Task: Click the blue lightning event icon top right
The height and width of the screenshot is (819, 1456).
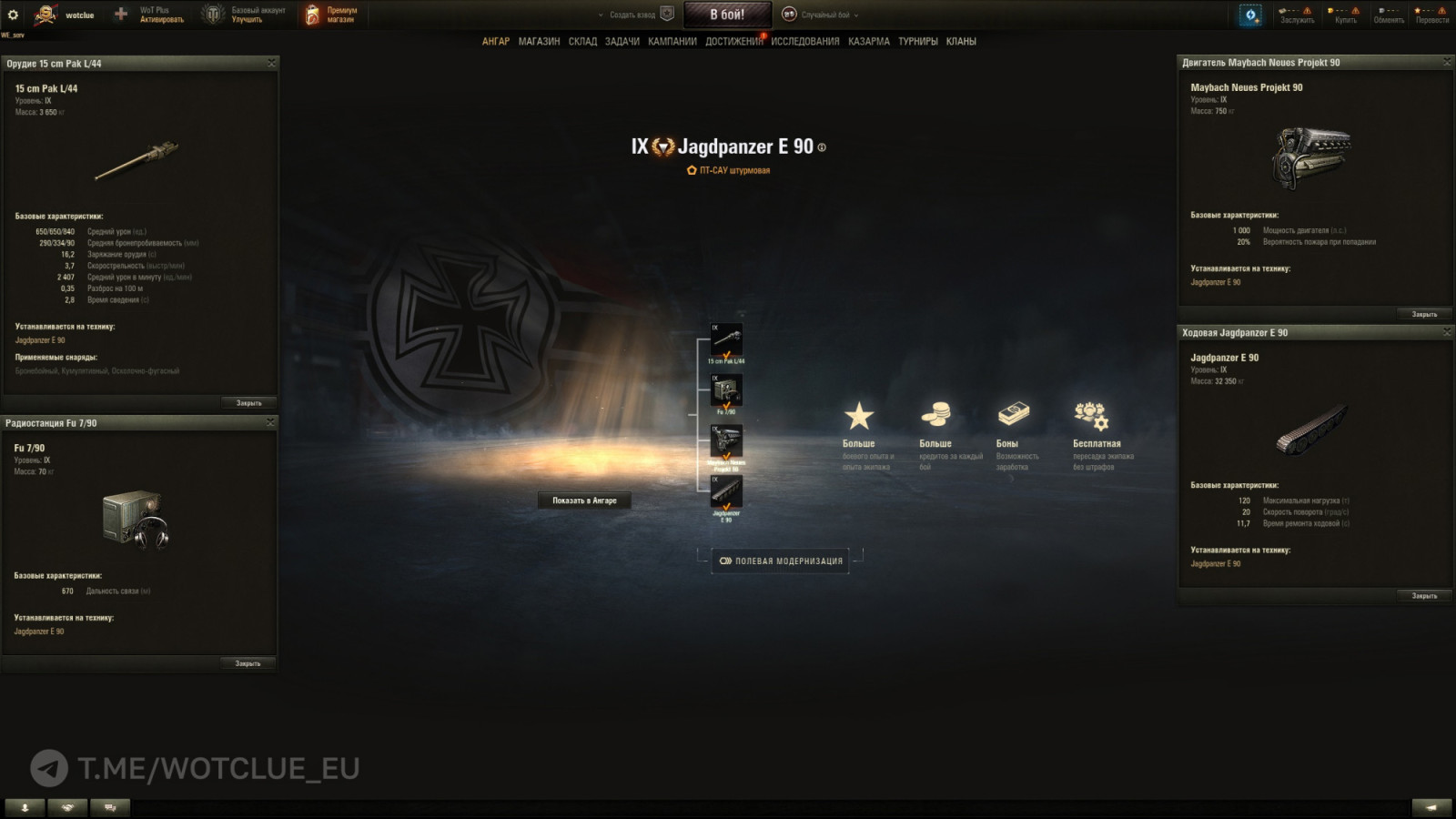Action: (x=1252, y=13)
